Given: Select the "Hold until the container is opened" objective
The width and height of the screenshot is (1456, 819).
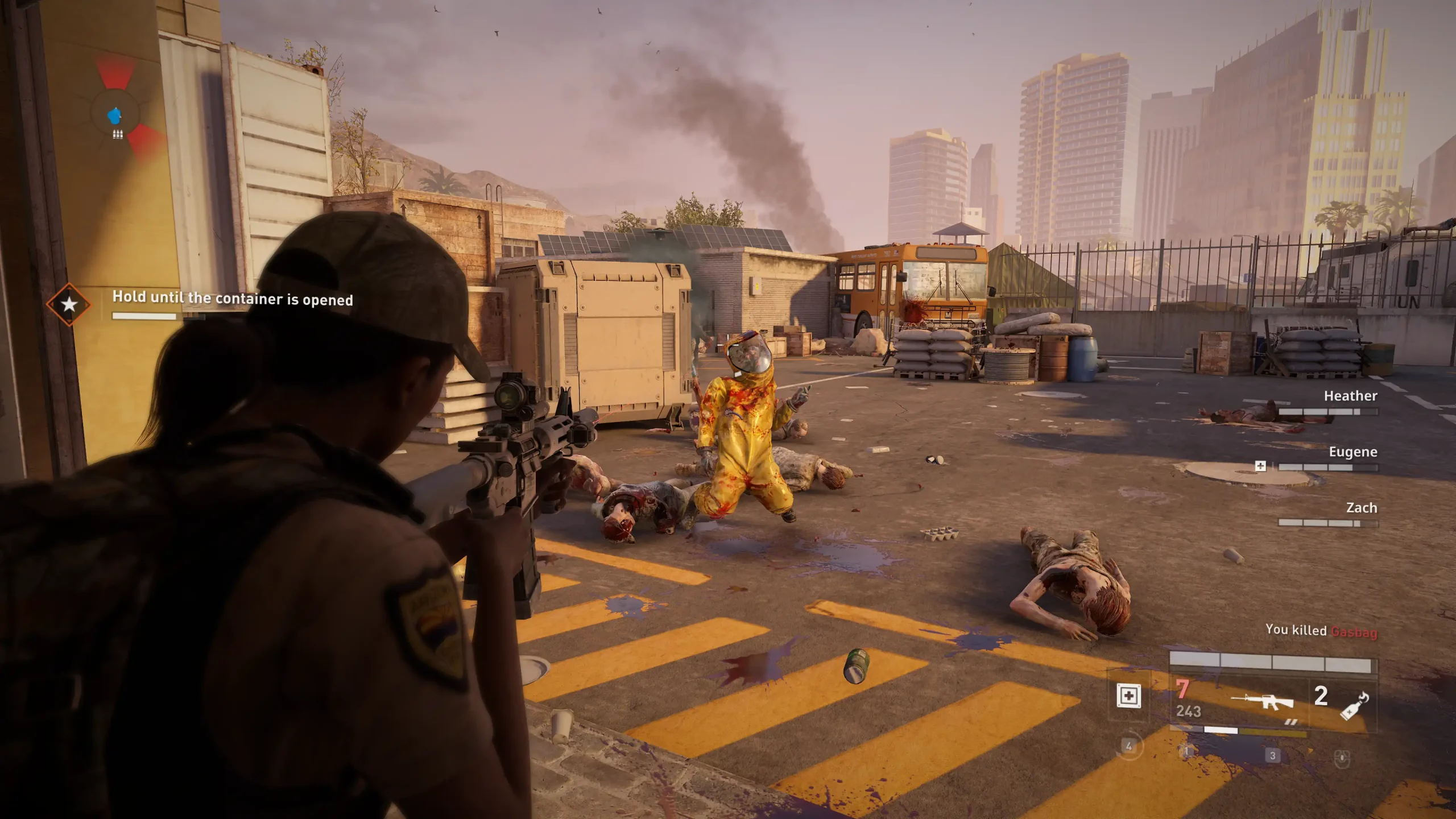Looking at the screenshot, I should point(232,299).
